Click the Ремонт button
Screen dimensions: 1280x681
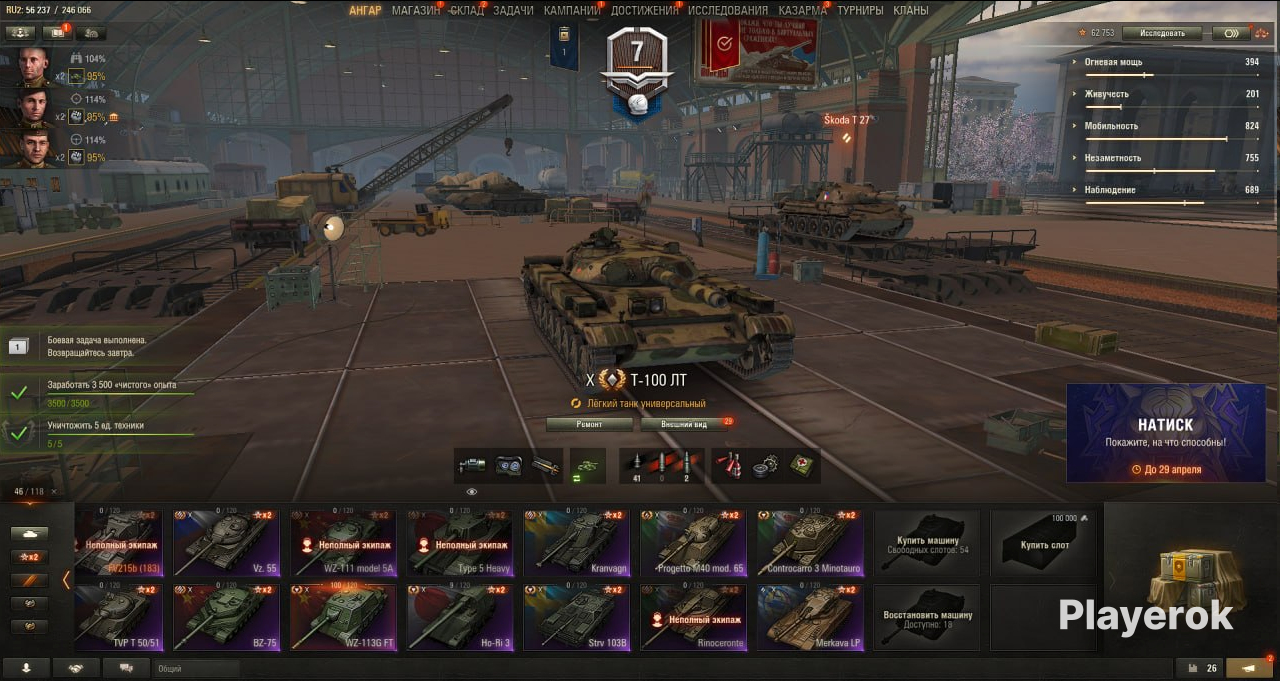(589, 424)
